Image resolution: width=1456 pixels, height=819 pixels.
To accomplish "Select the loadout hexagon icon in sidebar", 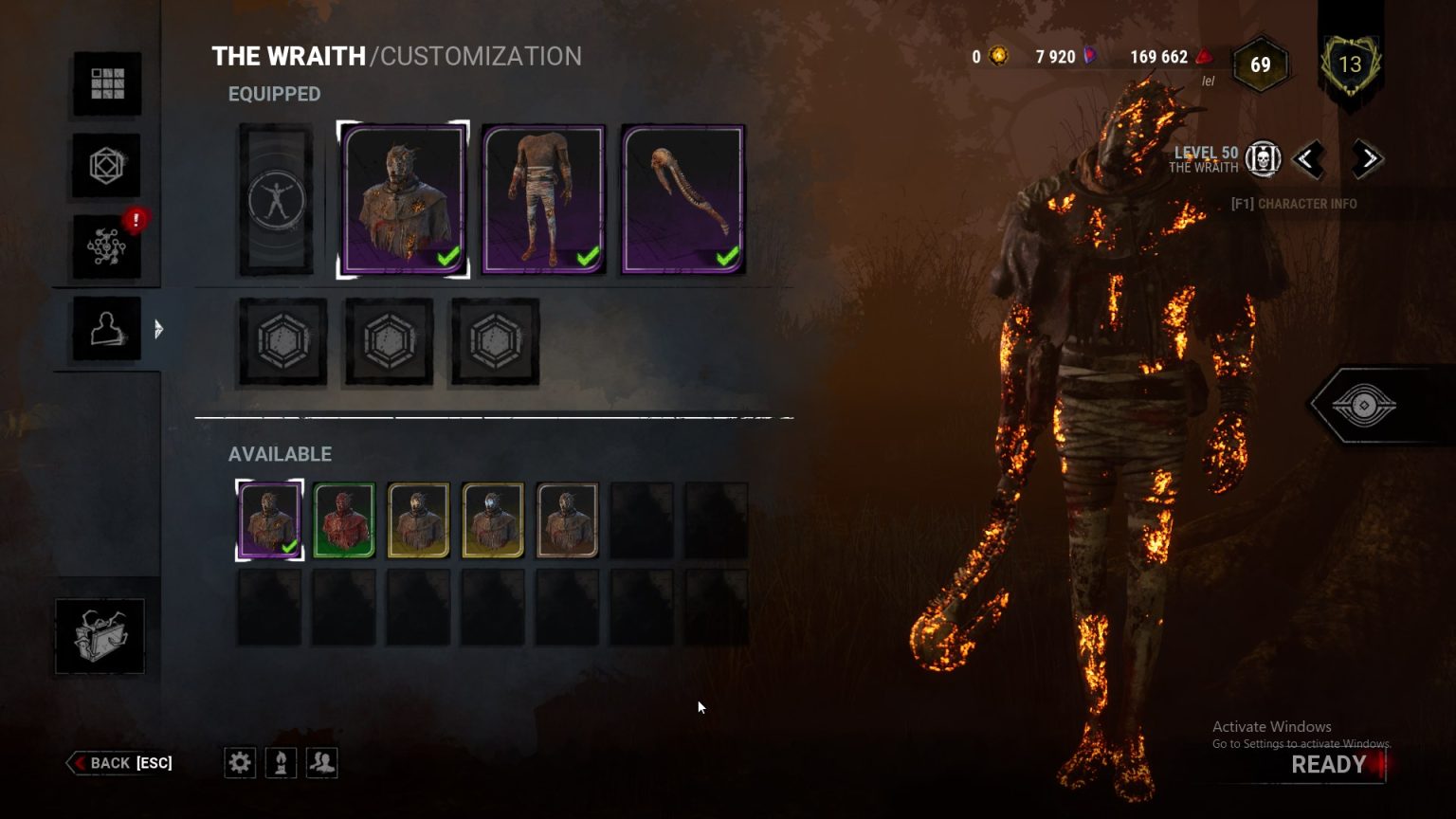I will 106,165.
